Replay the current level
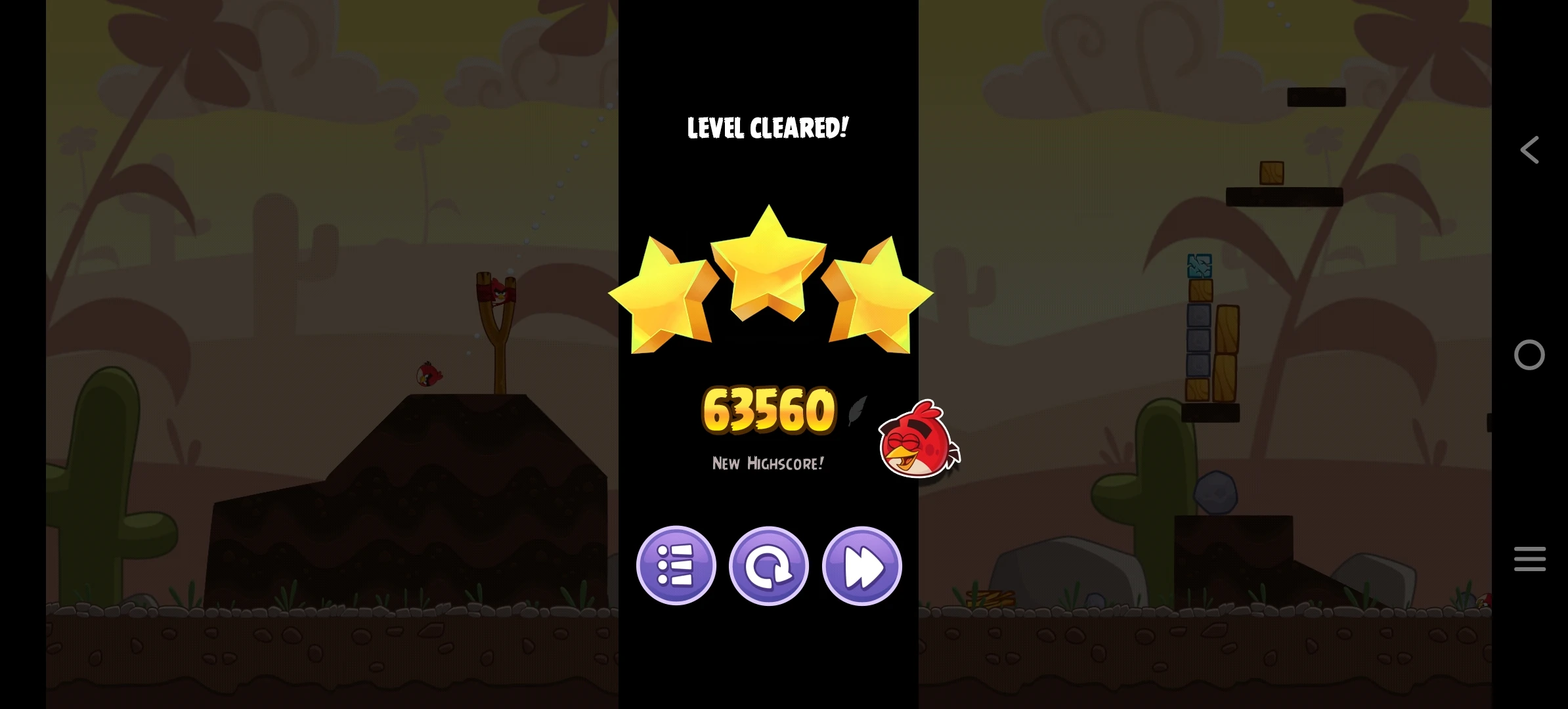Viewport: 1568px width, 709px height. (x=769, y=566)
